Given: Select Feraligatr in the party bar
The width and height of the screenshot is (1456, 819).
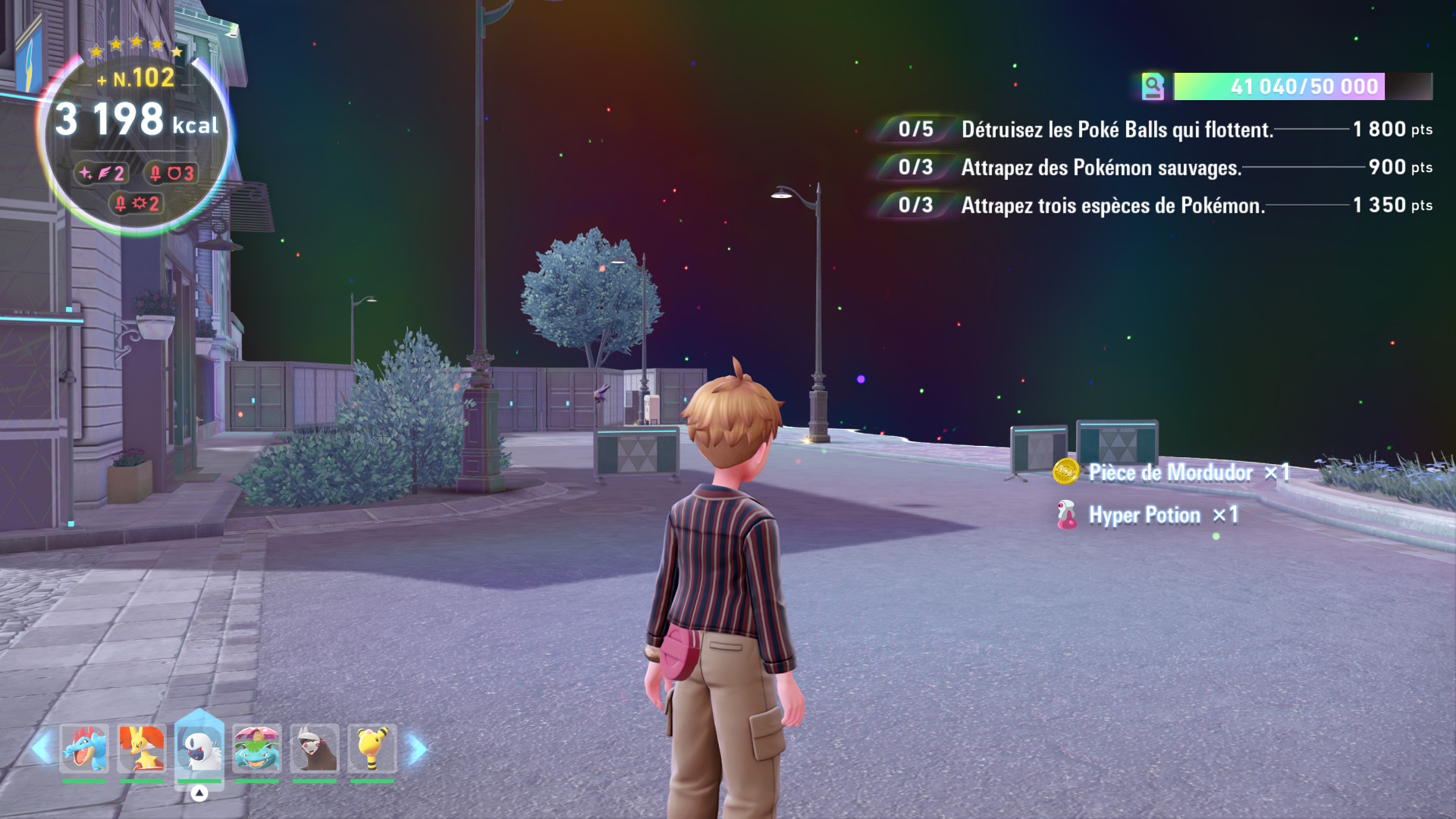Looking at the screenshot, I should click(84, 748).
